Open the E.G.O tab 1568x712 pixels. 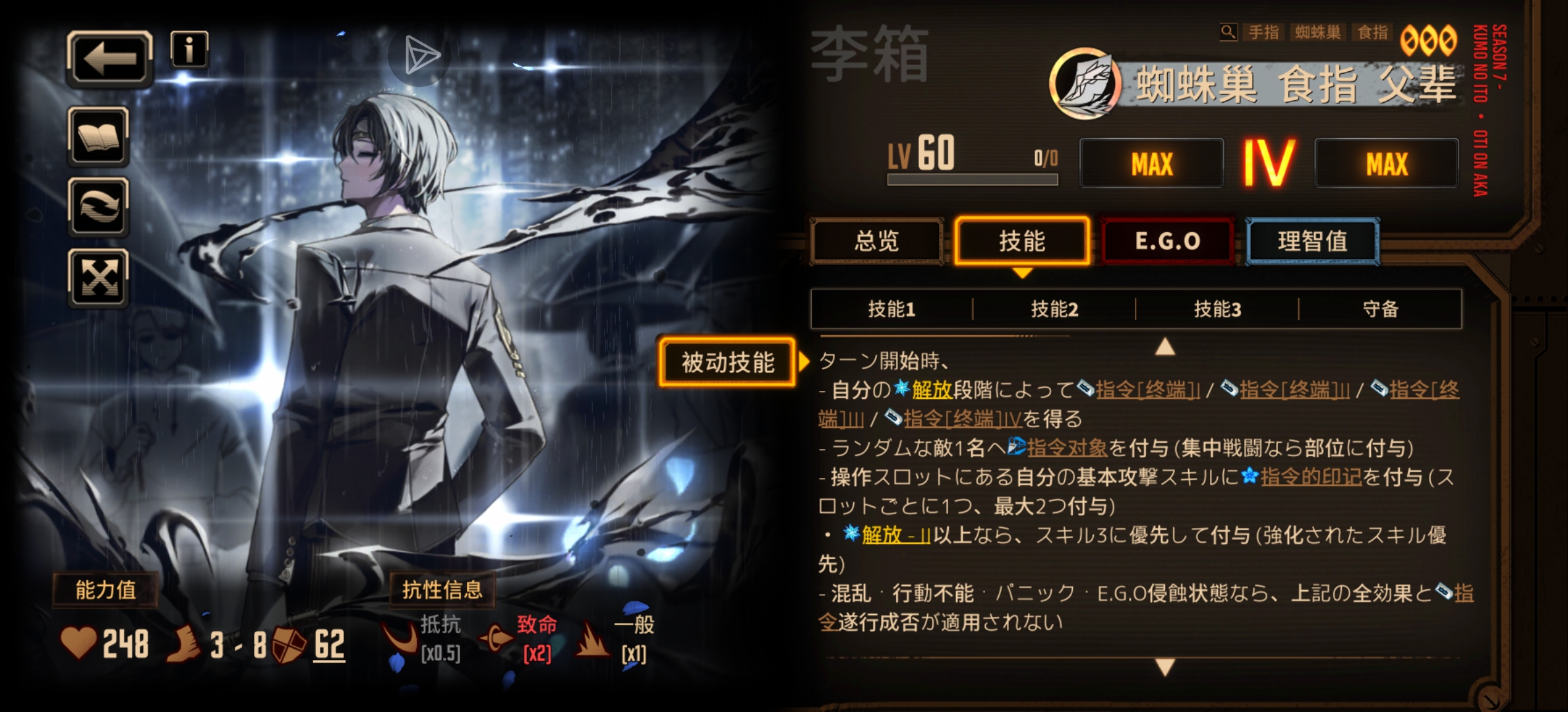tap(1167, 241)
